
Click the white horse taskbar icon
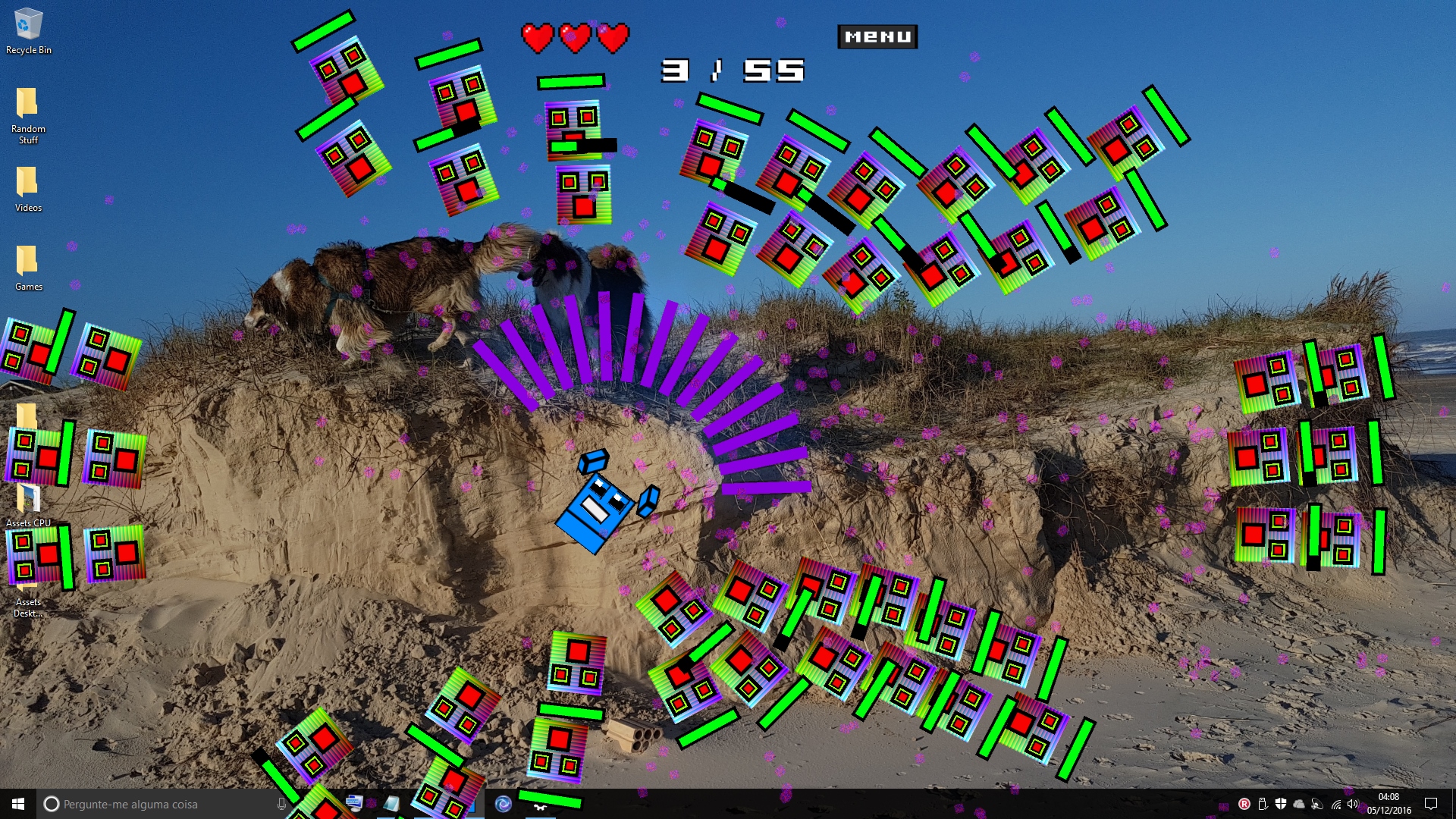point(540,807)
